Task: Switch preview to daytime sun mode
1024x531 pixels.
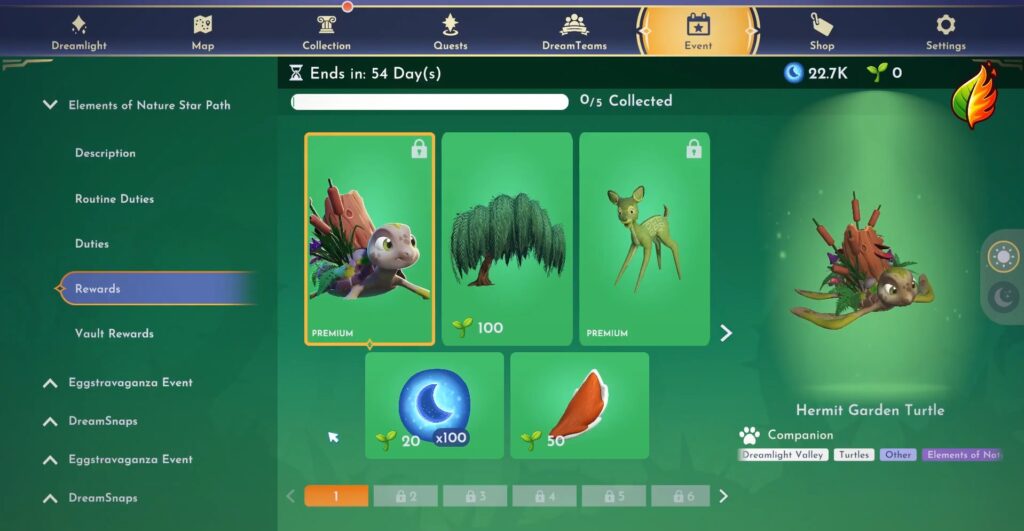Action: point(1002,256)
